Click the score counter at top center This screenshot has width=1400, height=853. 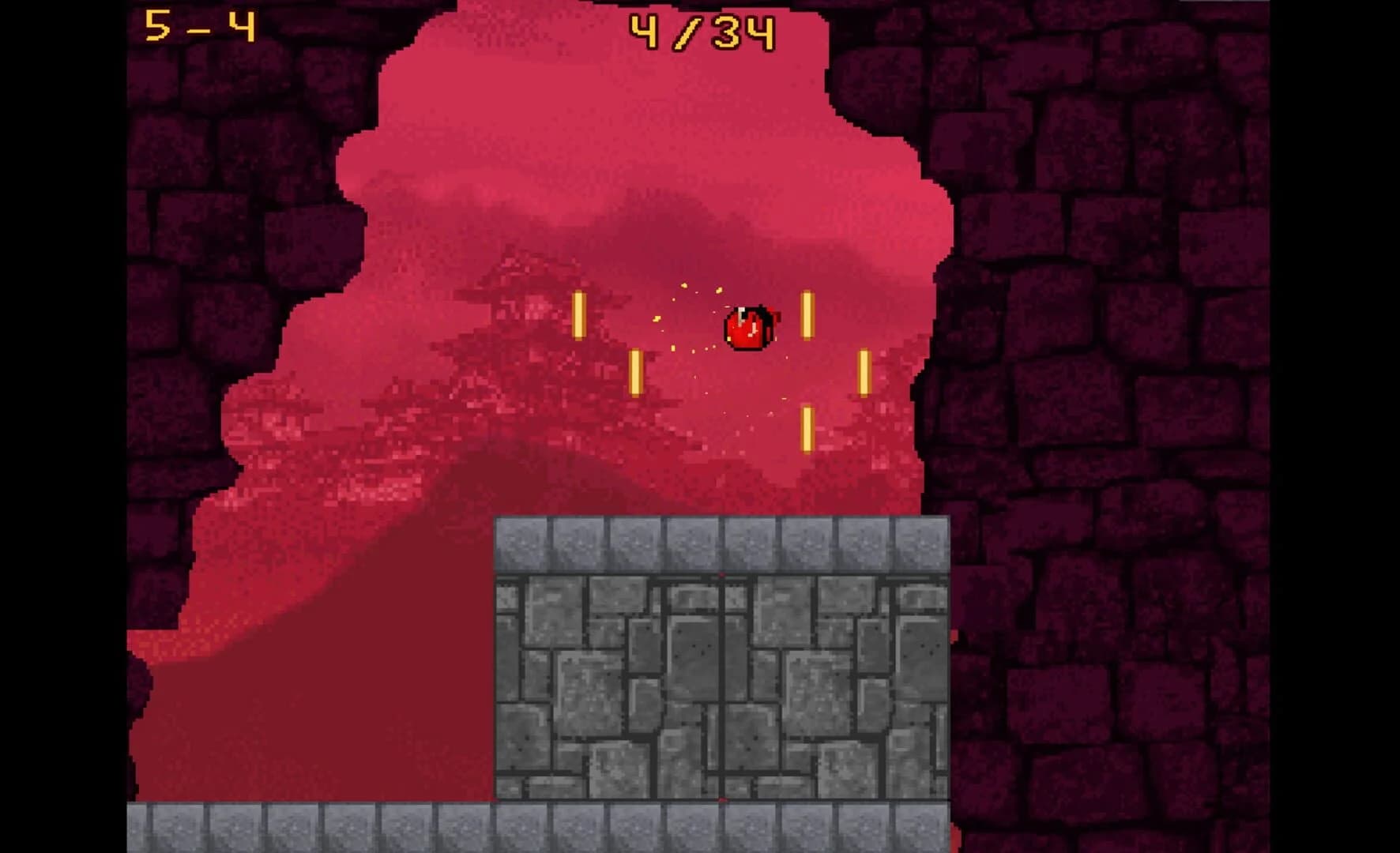pyautogui.click(x=702, y=30)
